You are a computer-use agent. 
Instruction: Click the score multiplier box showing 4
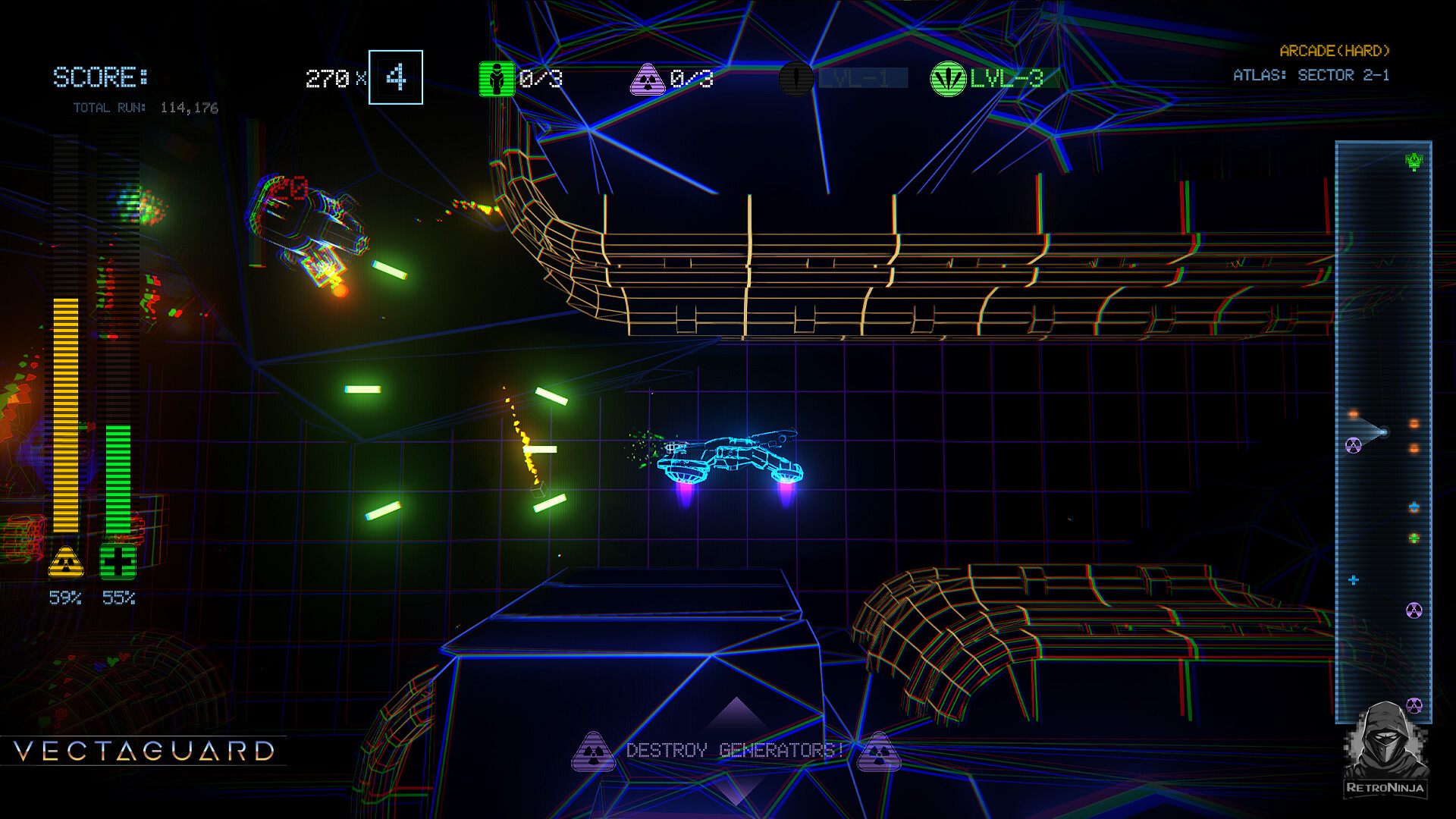(x=396, y=77)
